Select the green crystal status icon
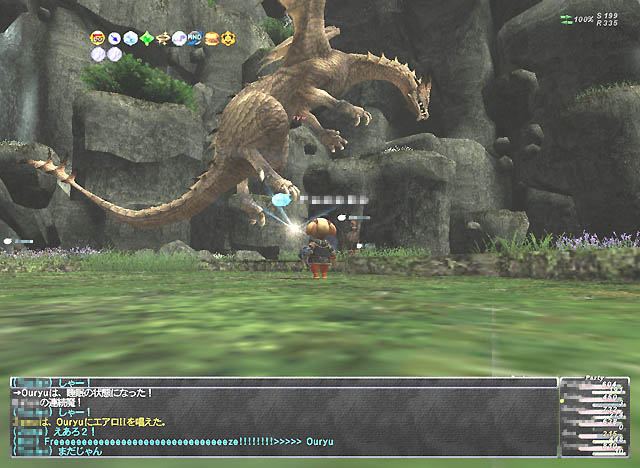The image size is (640, 468). click(x=147, y=39)
